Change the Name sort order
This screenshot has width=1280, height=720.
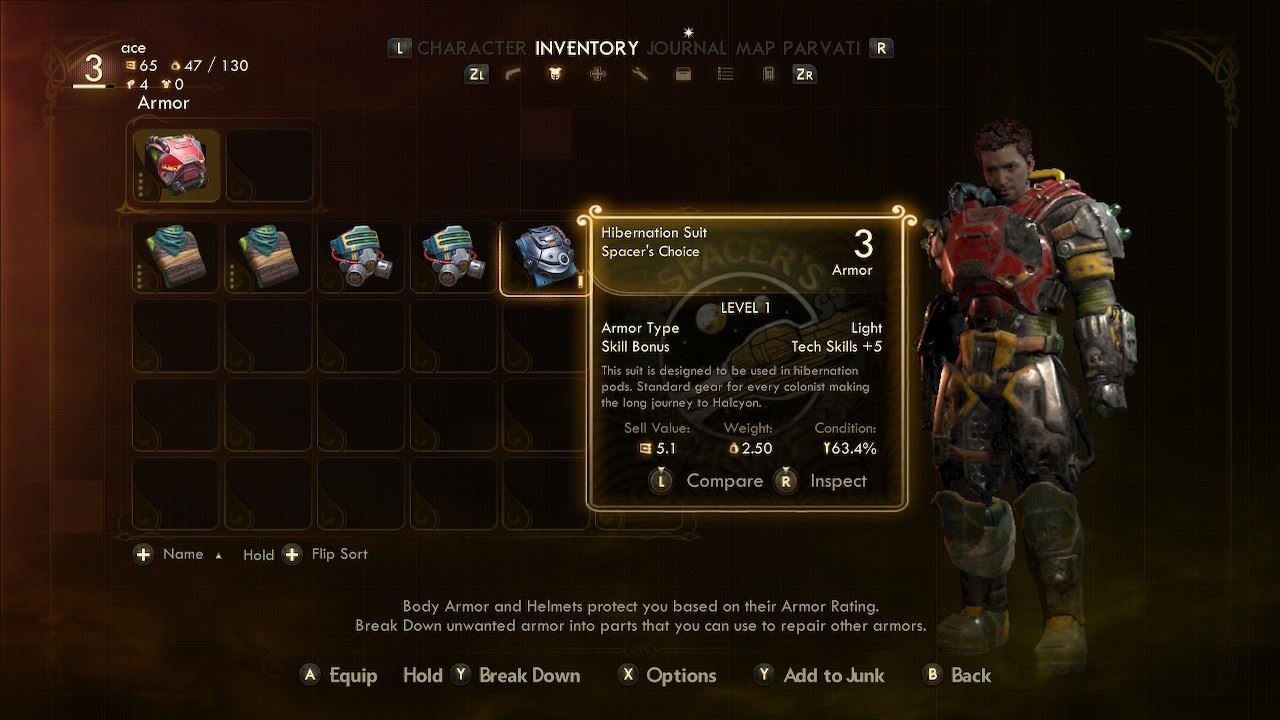point(182,554)
